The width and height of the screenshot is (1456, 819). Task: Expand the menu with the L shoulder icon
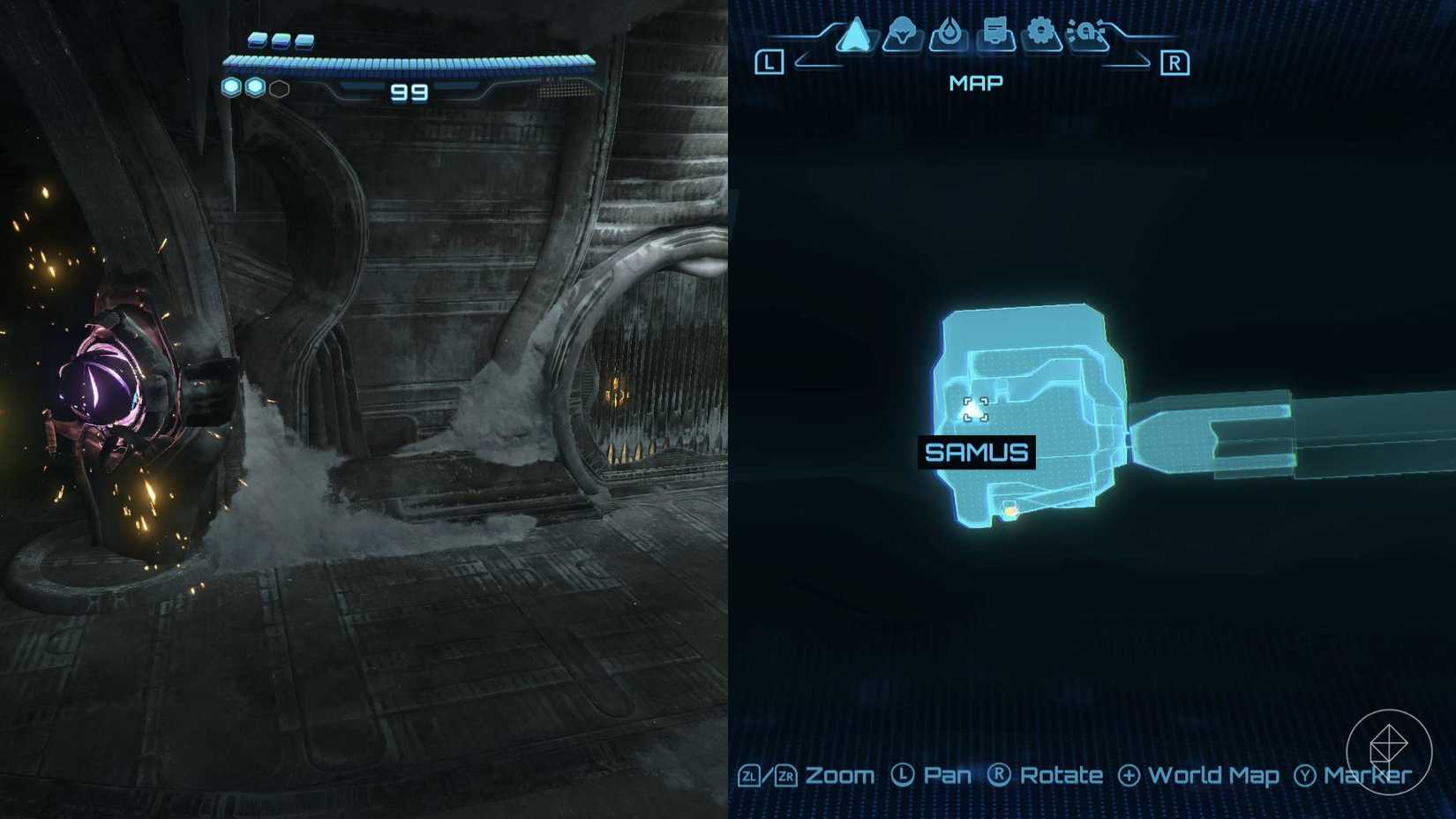770,60
